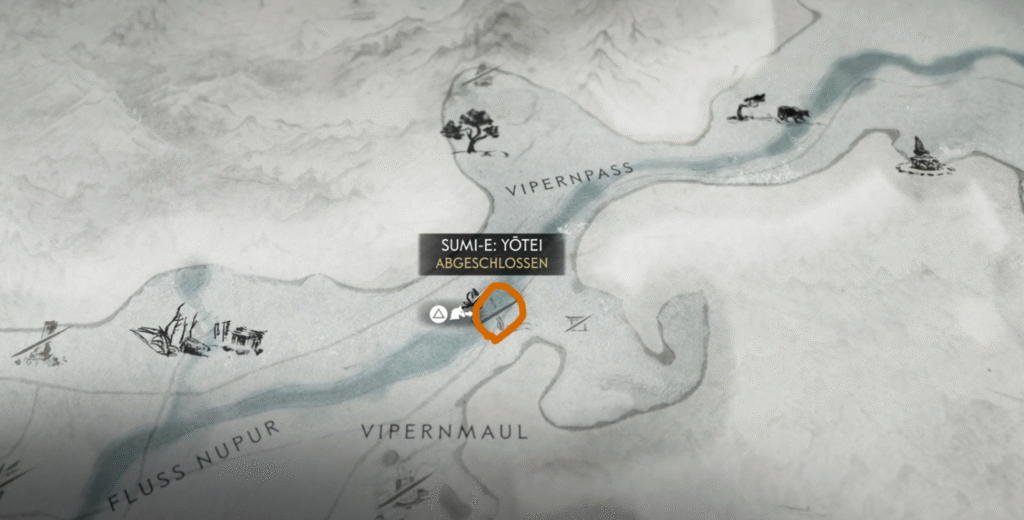Viewport: 1024px width, 520px height.
Task: Pick the ruined camp marker with broken fence
Action: (x=198, y=331)
